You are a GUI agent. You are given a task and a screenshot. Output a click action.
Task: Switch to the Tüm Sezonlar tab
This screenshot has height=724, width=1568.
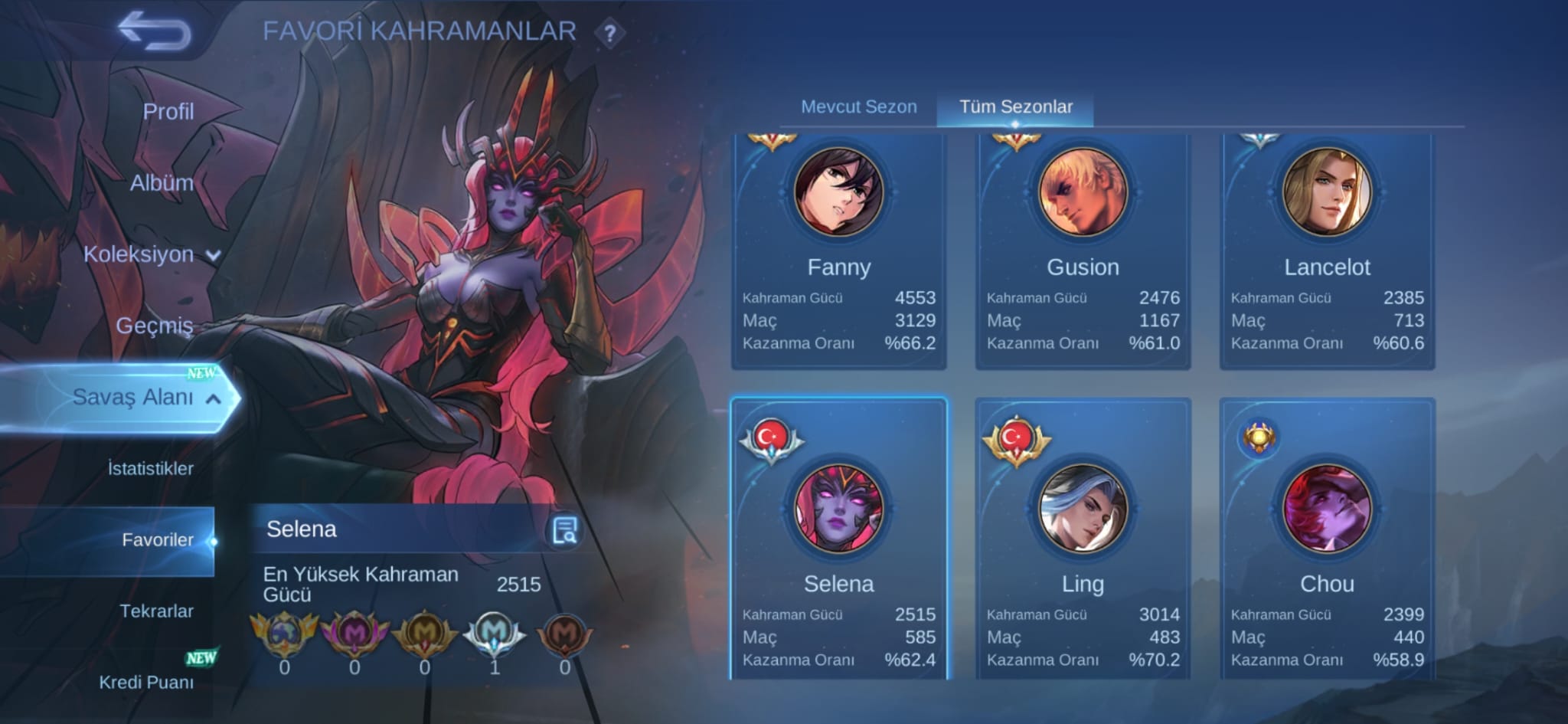(x=1015, y=106)
